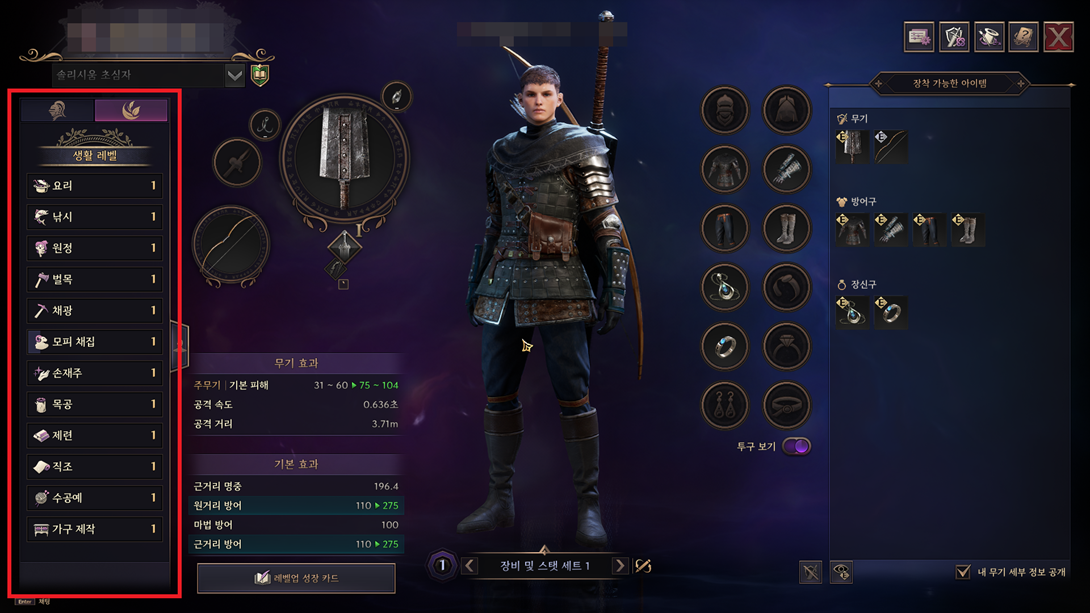Image resolution: width=1090 pixels, height=613 pixels.
Task: Open the question mark help button
Action: [x=1023, y=37]
